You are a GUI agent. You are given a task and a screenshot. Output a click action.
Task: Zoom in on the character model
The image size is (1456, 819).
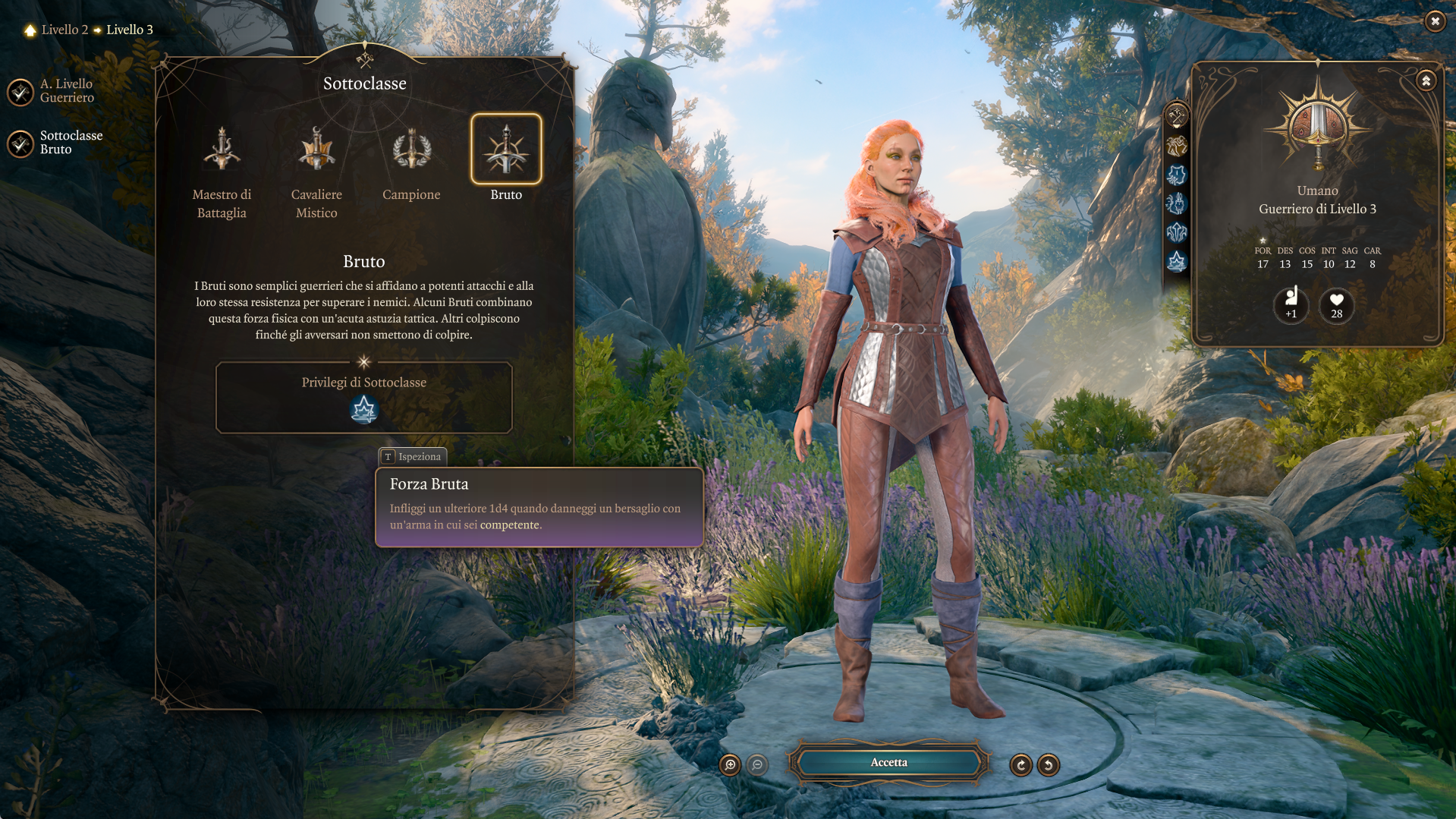coord(730,765)
